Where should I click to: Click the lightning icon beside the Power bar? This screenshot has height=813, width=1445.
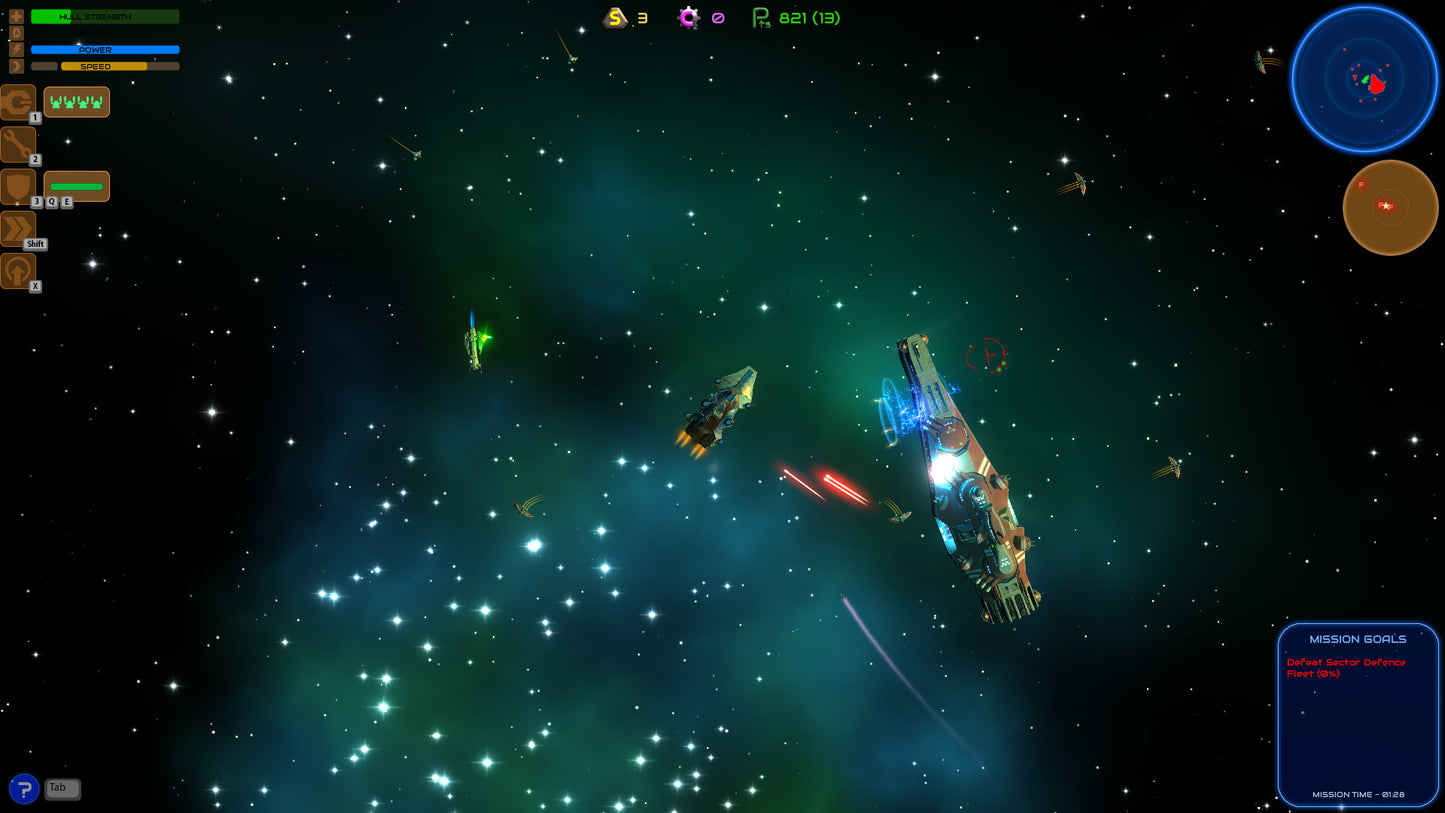pyautogui.click(x=15, y=49)
